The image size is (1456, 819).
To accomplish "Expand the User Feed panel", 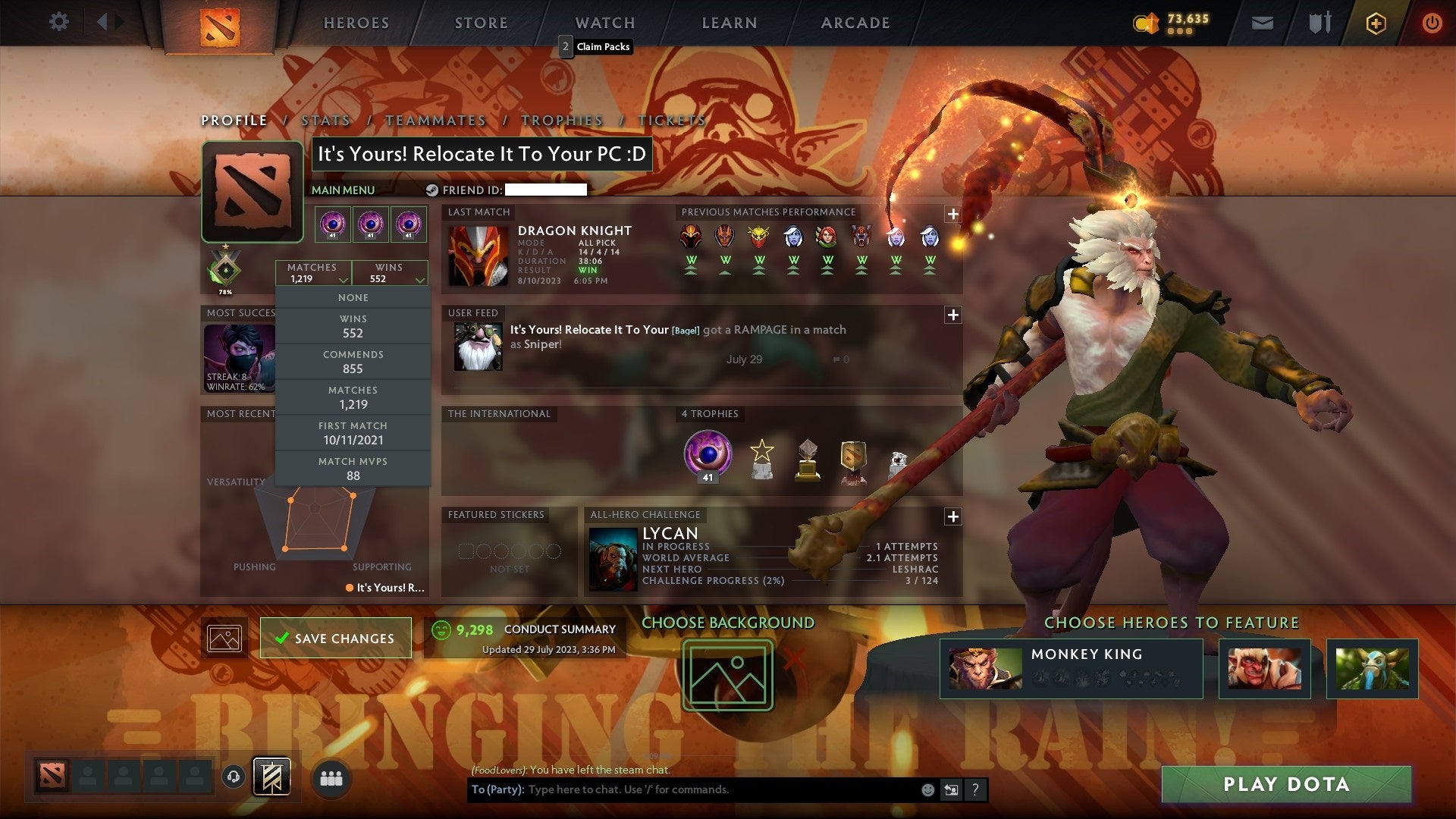I will tap(952, 315).
